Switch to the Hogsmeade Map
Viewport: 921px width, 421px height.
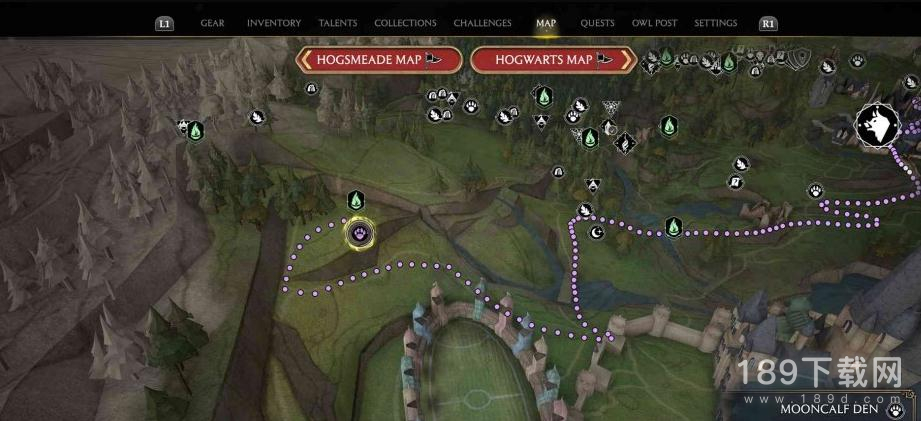tap(380, 60)
